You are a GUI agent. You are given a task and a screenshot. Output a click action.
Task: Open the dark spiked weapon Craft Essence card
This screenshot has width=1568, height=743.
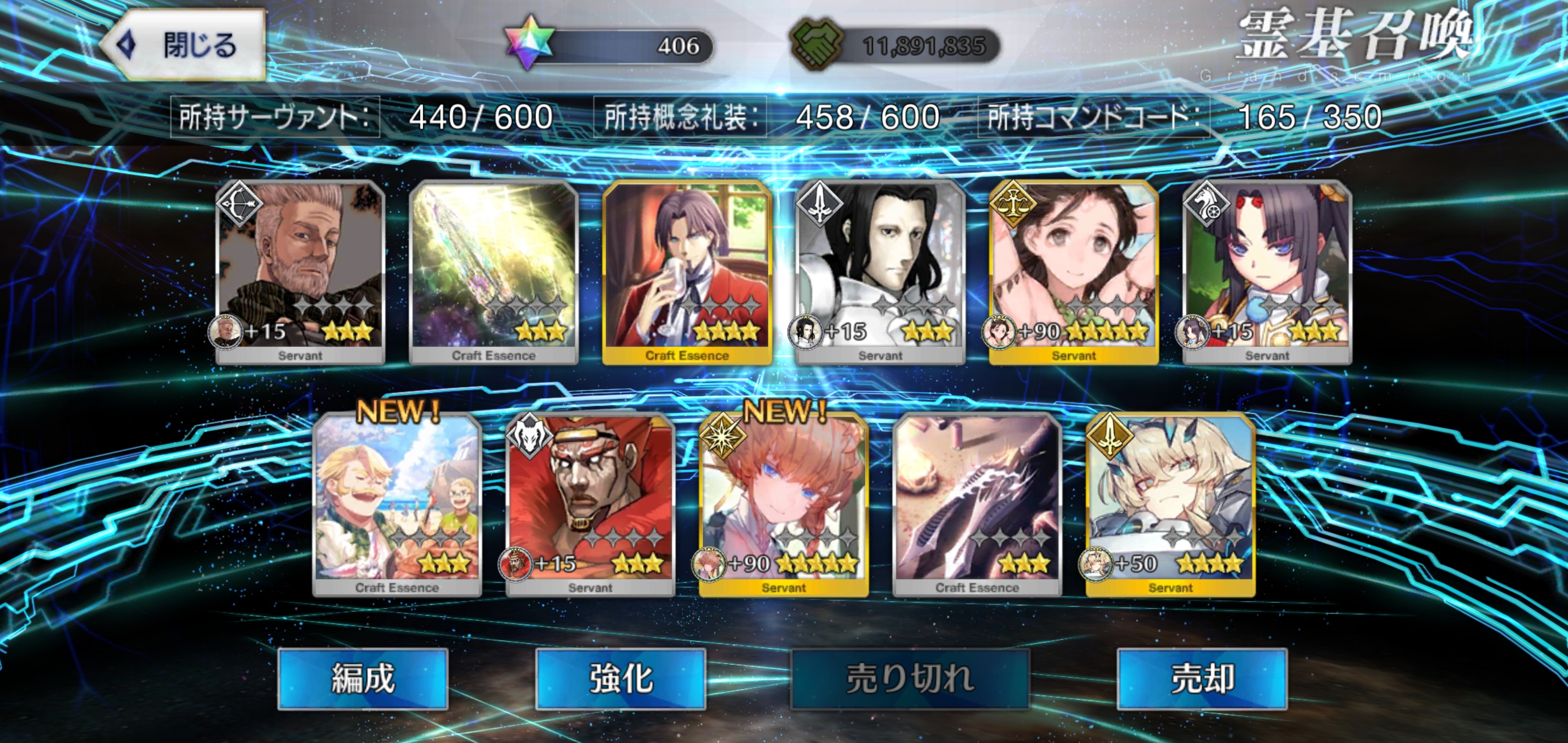point(977,504)
